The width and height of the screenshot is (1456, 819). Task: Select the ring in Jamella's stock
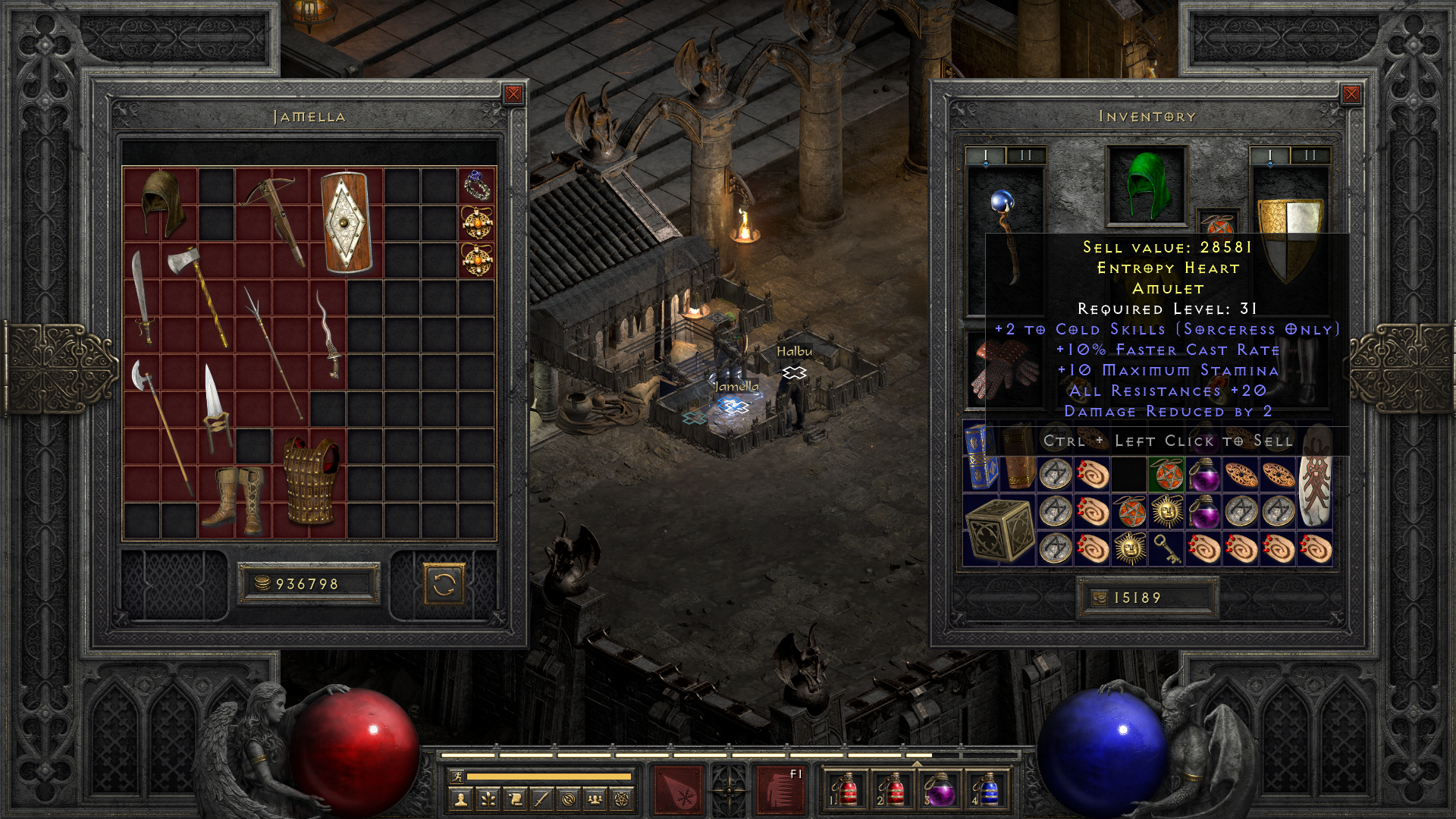477,186
